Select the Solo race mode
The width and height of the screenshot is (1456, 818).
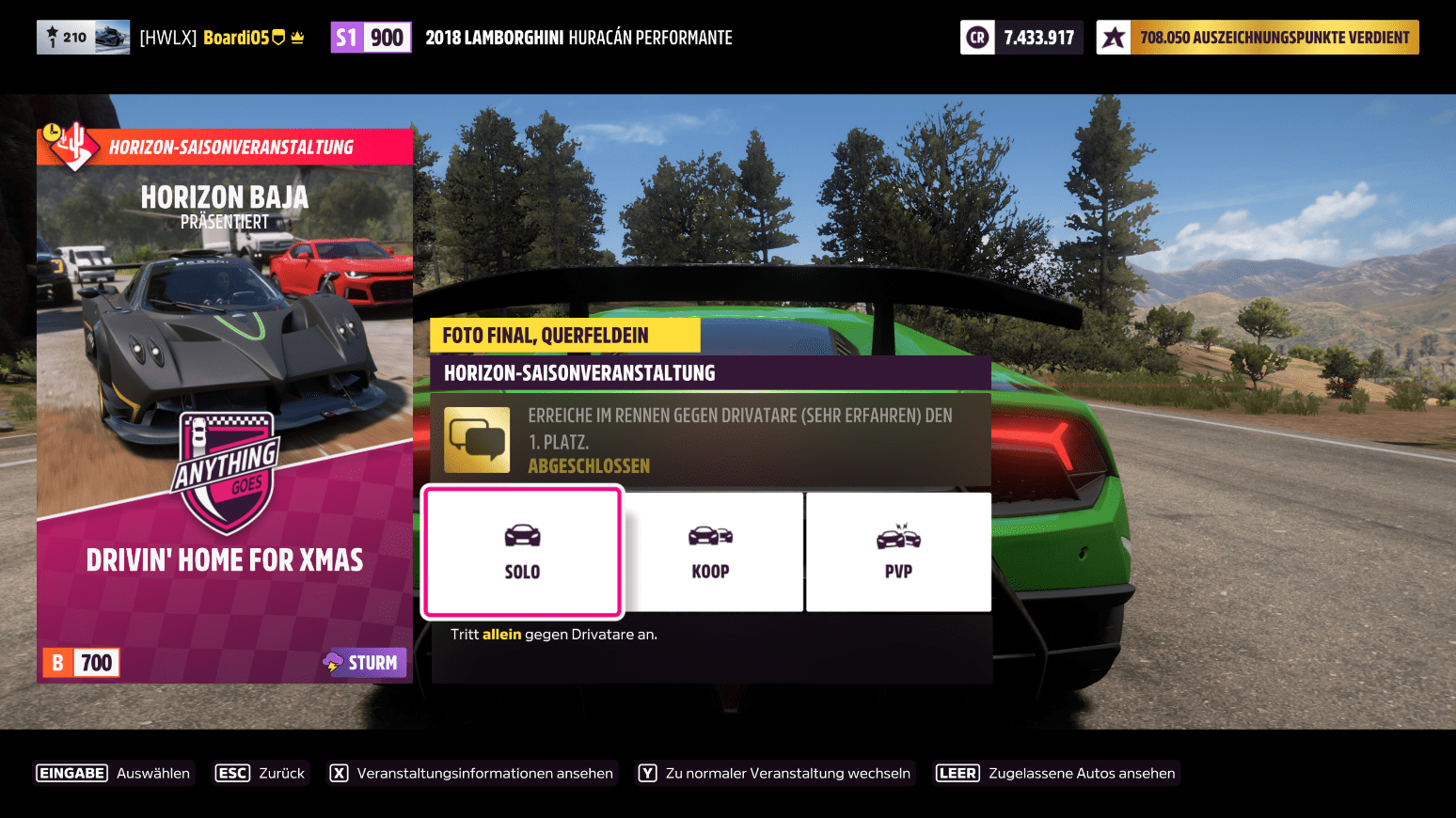522,552
